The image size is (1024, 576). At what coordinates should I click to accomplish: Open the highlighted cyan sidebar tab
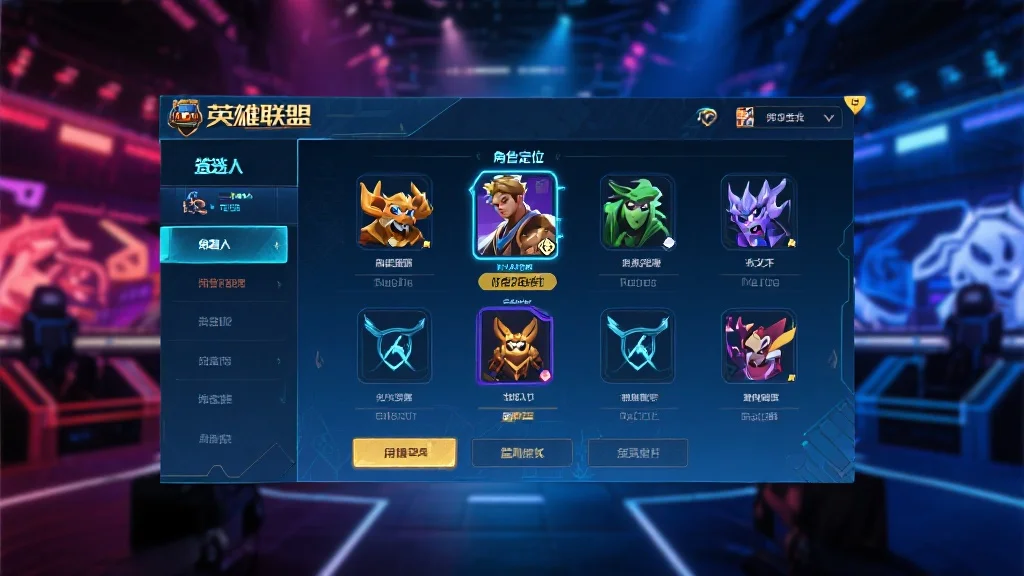224,244
